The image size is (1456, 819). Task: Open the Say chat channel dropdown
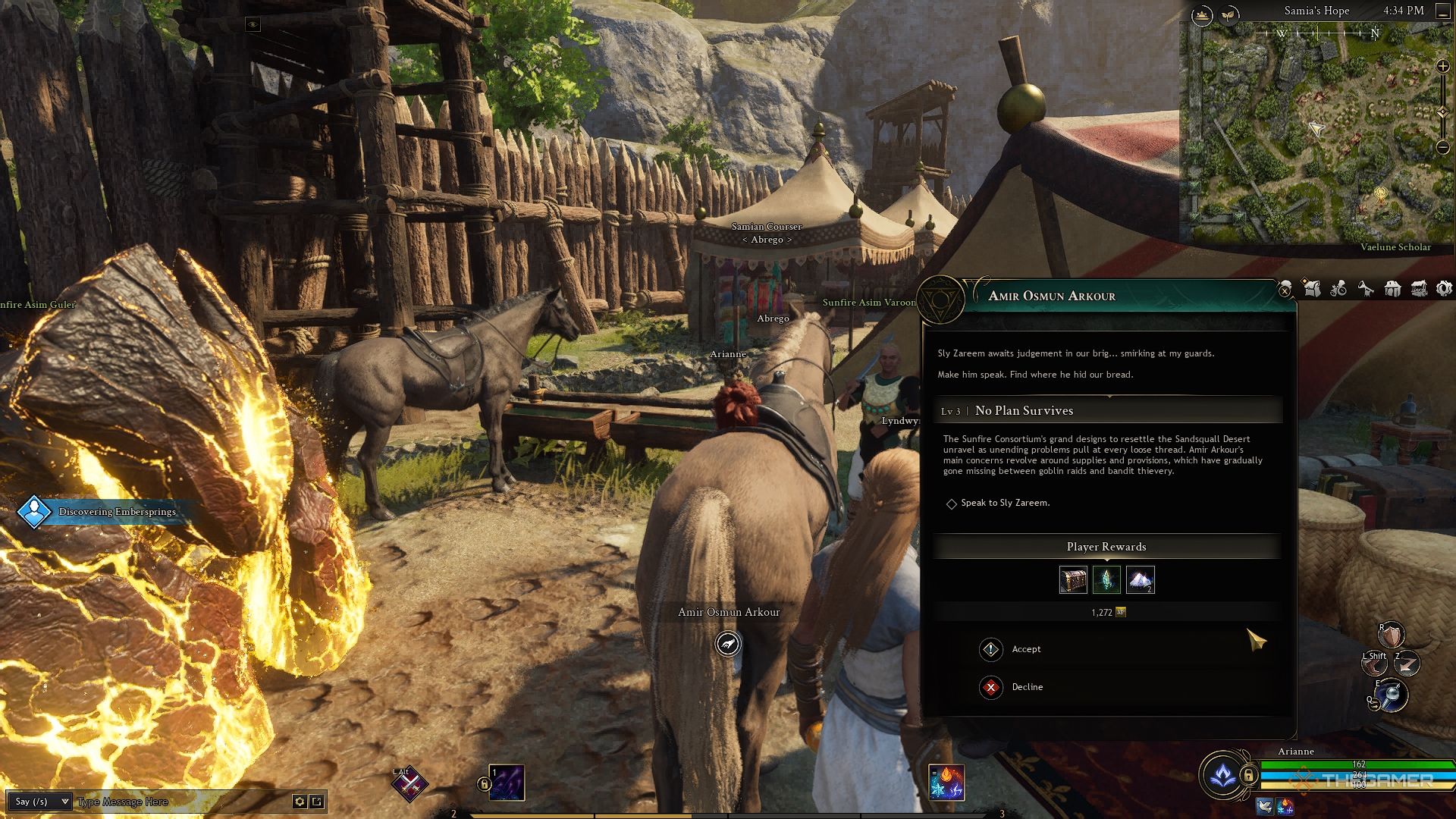pos(42,802)
